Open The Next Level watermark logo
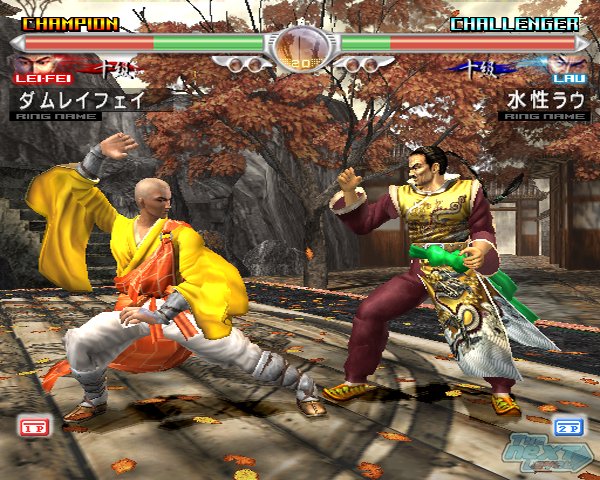Screen dimensions: 600x480 [x=548, y=455]
